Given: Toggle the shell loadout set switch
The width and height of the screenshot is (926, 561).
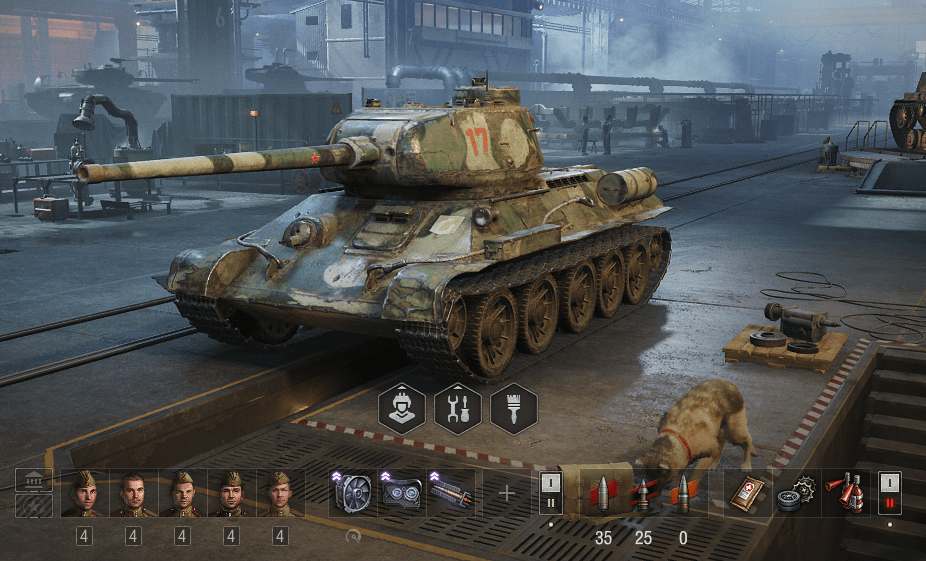Looking at the screenshot, I should 550,493.
